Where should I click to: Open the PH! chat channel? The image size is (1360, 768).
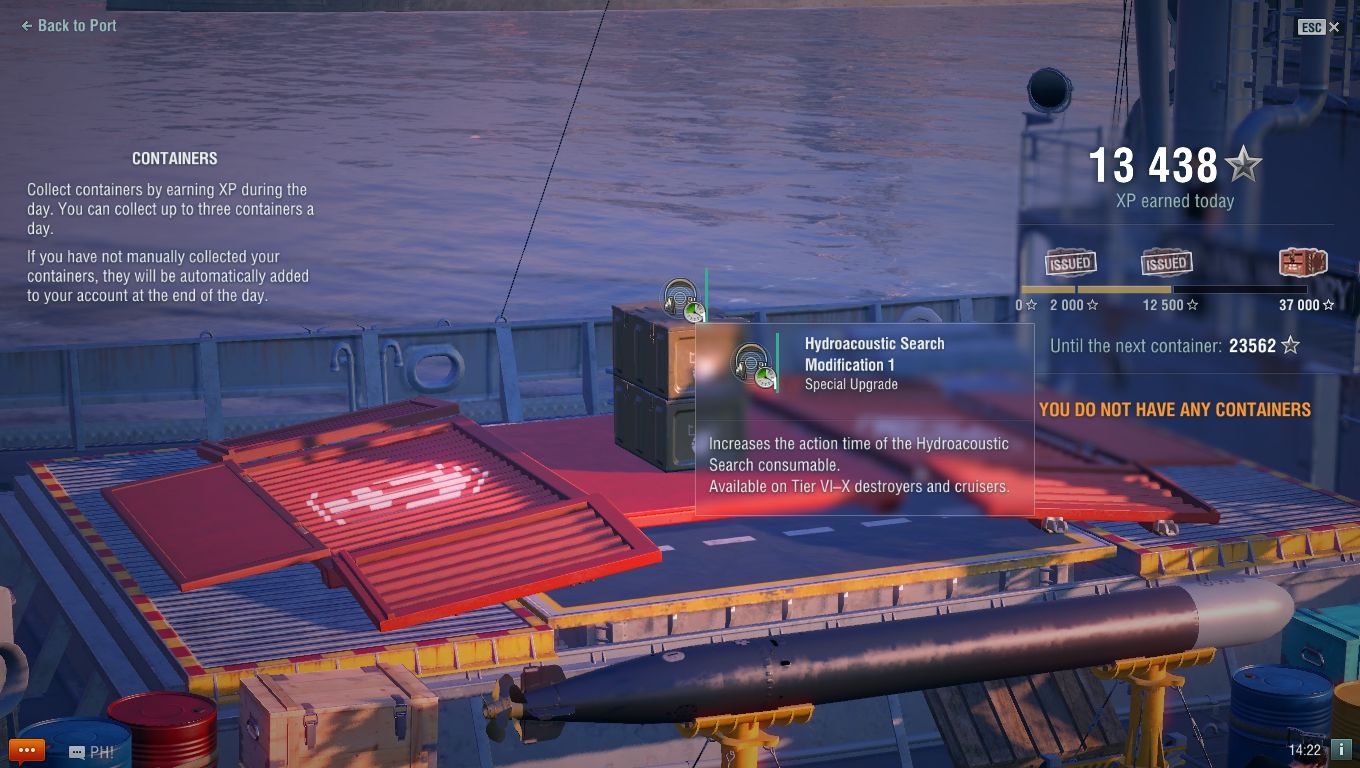[x=92, y=752]
